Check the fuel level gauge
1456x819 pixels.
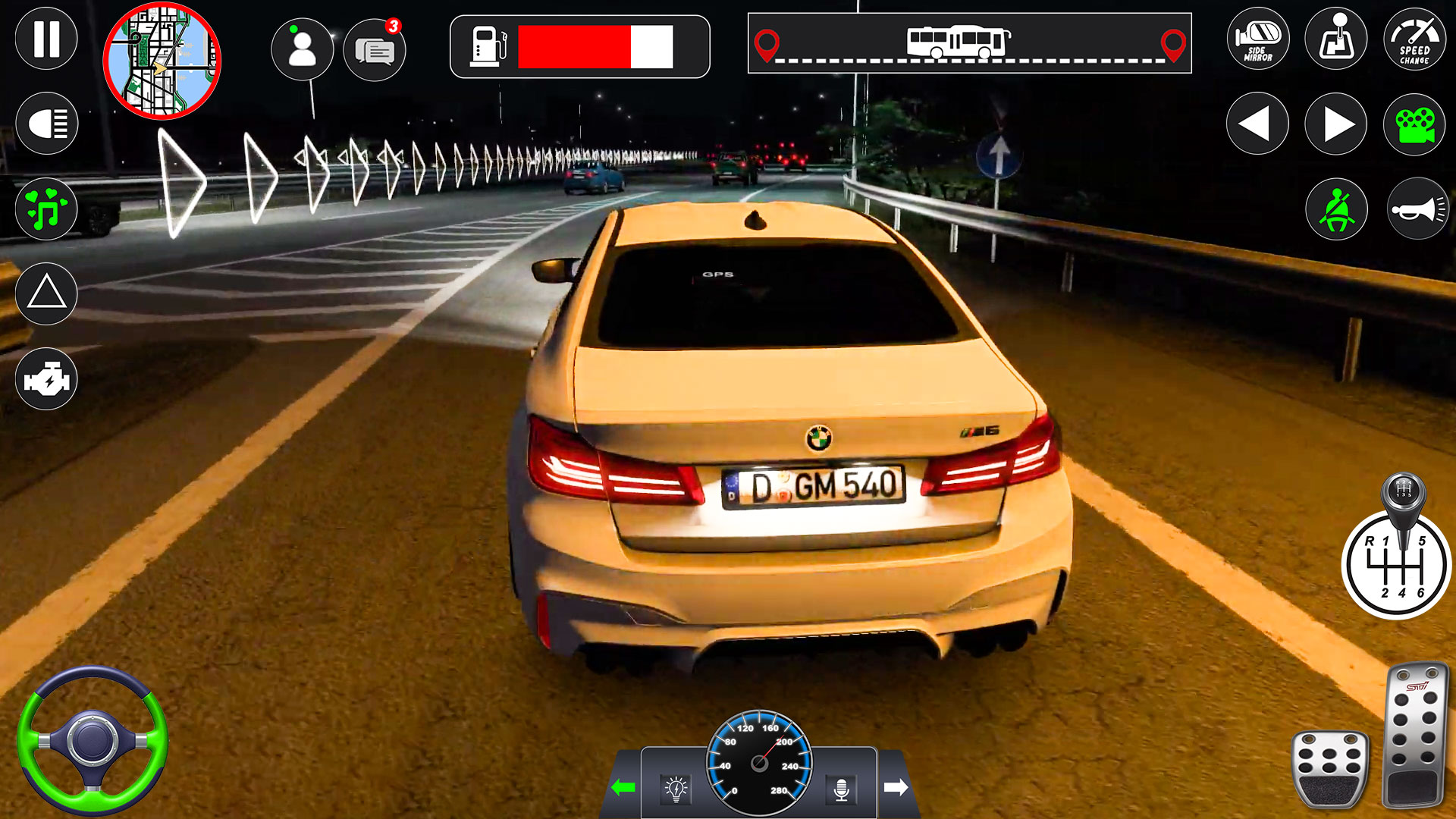(x=578, y=48)
